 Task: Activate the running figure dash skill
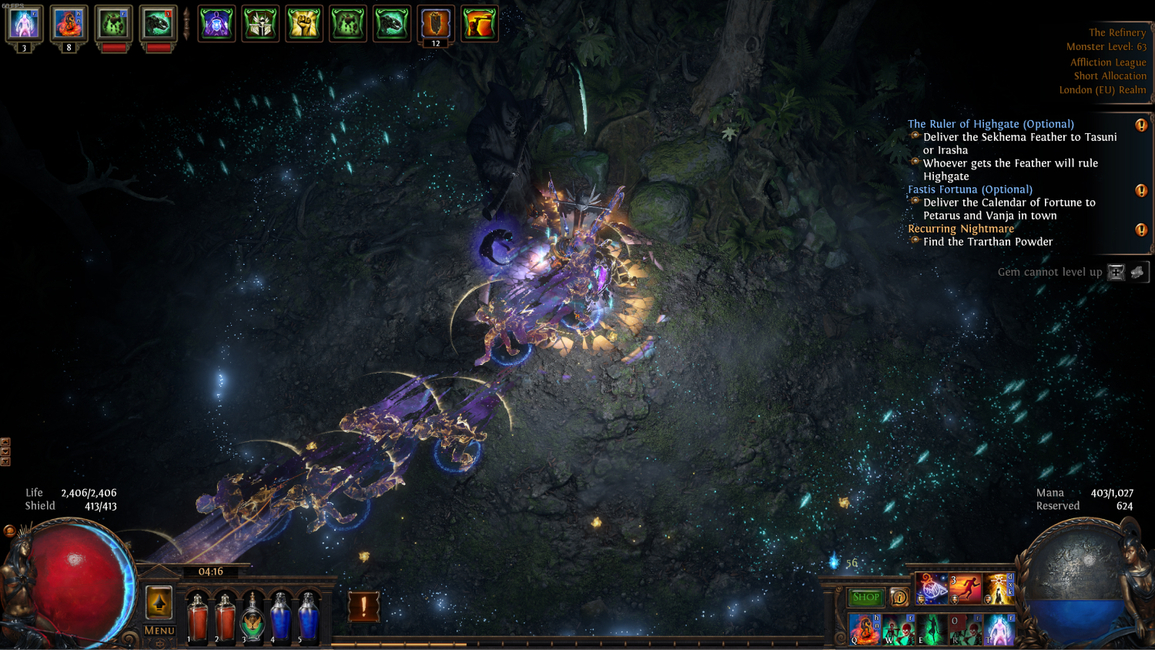tap(965, 589)
